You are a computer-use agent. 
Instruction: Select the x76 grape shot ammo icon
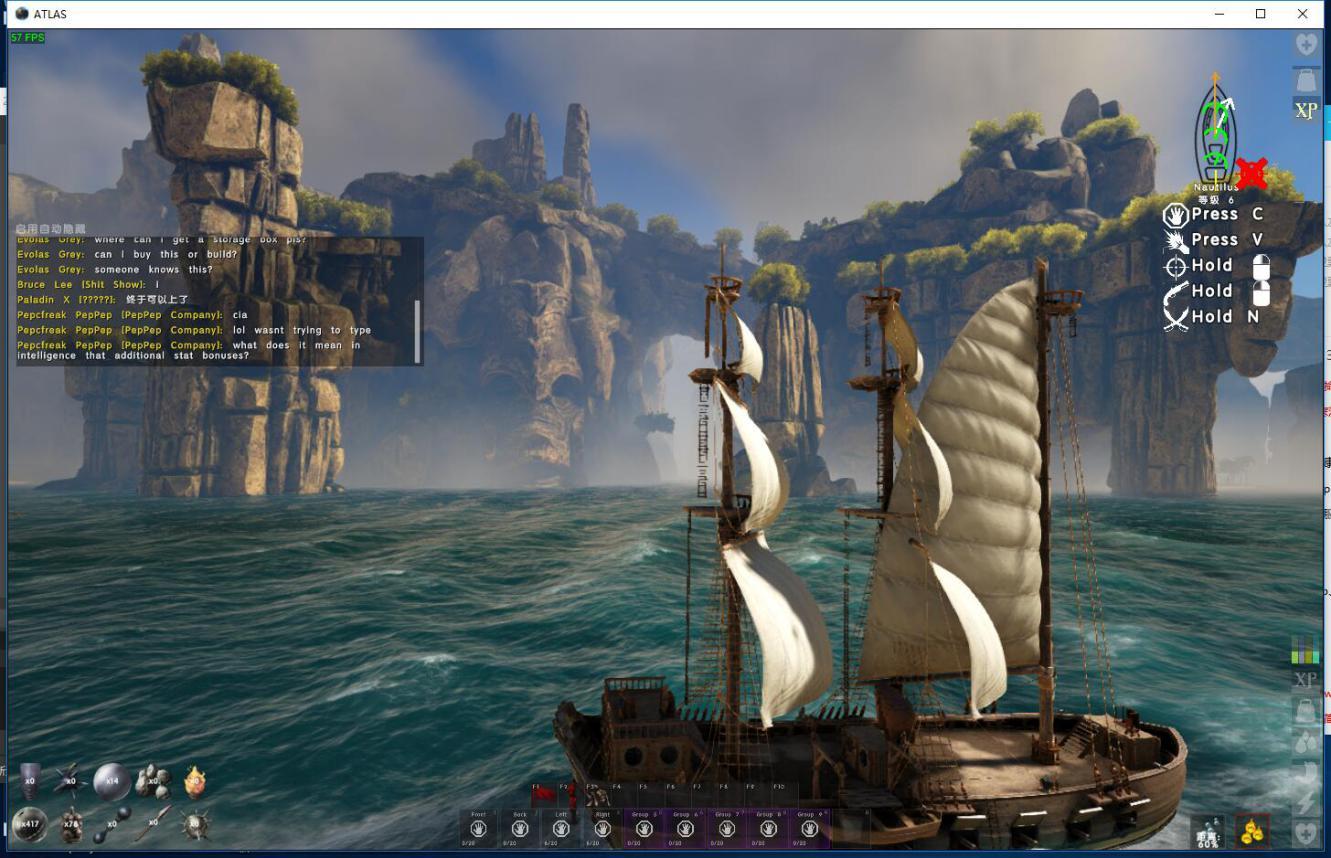pos(71,824)
